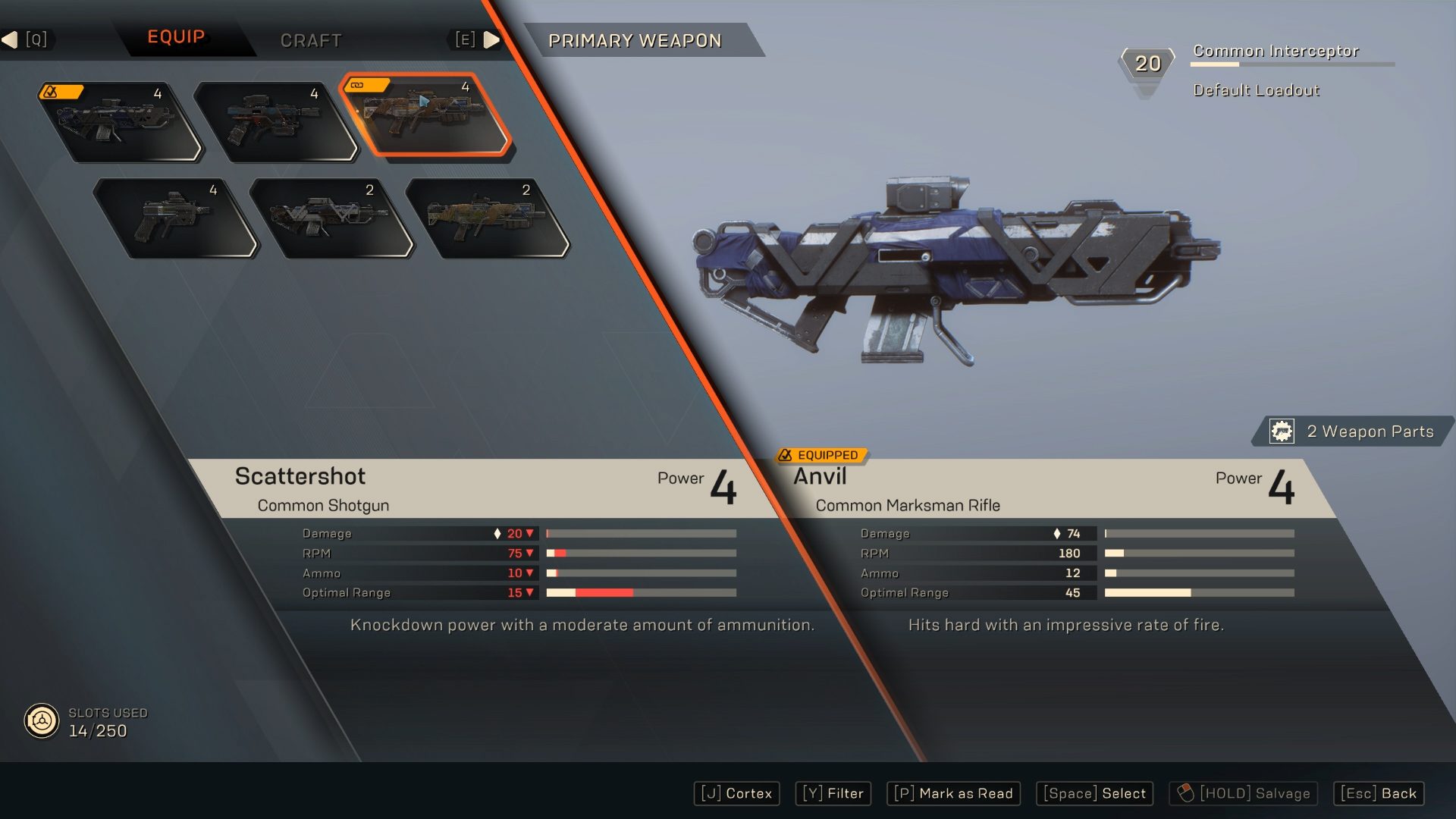1456x819 pixels.
Task: Open the Cortex
Action: pyautogui.click(x=736, y=793)
